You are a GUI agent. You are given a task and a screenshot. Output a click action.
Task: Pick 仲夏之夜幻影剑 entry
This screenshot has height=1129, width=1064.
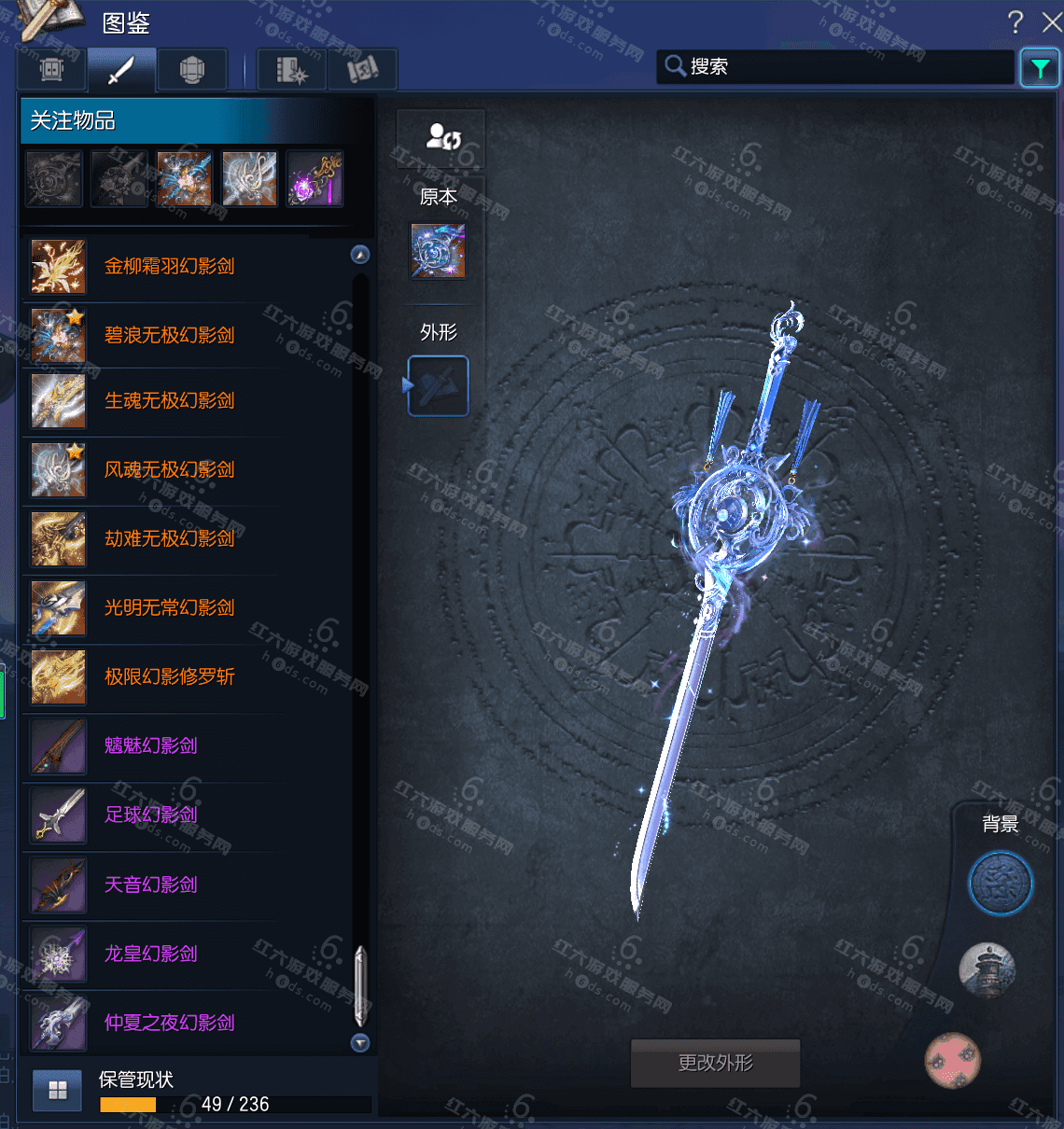pyautogui.click(x=169, y=1023)
